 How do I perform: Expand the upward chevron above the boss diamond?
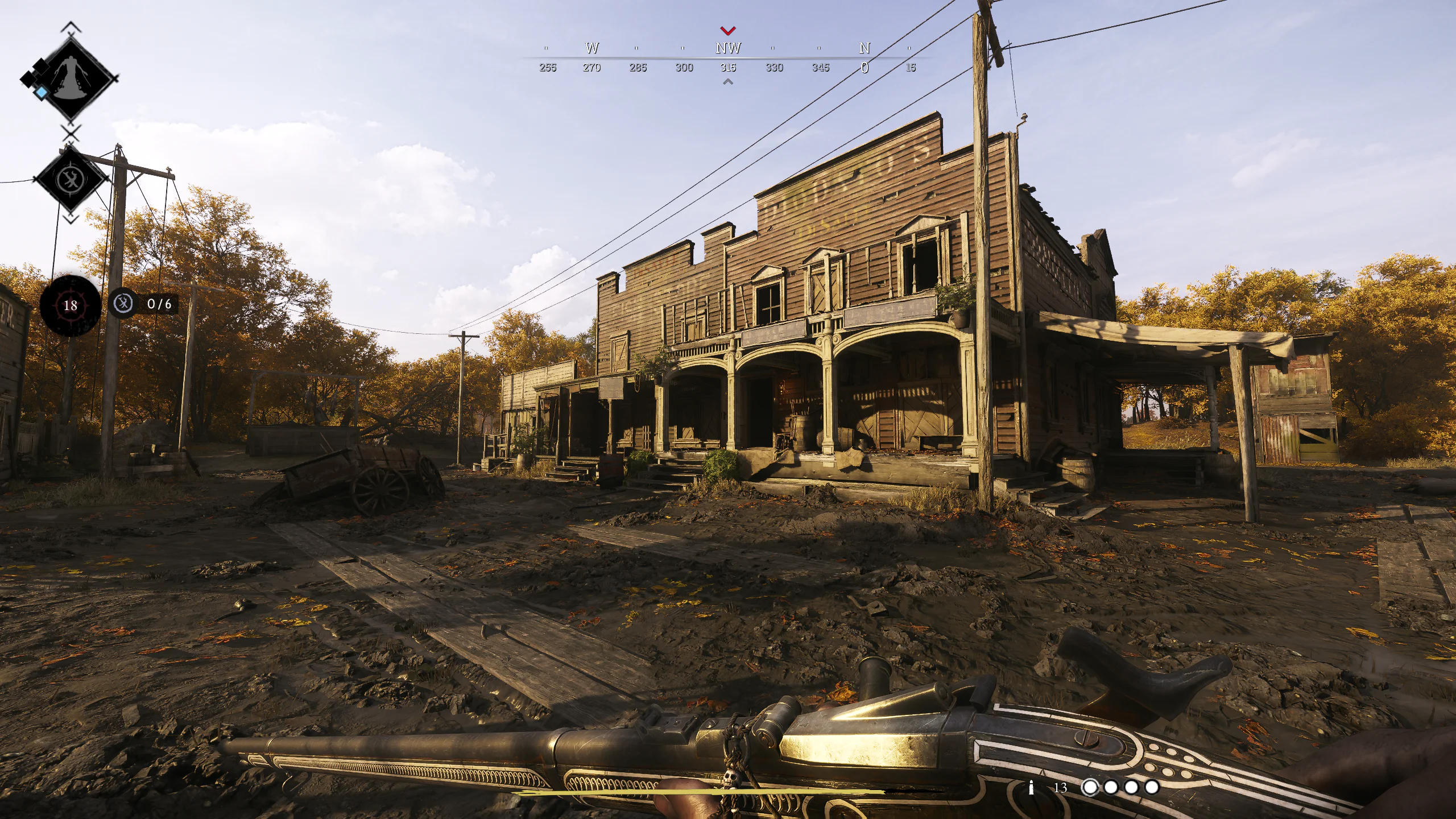tap(72, 27)
